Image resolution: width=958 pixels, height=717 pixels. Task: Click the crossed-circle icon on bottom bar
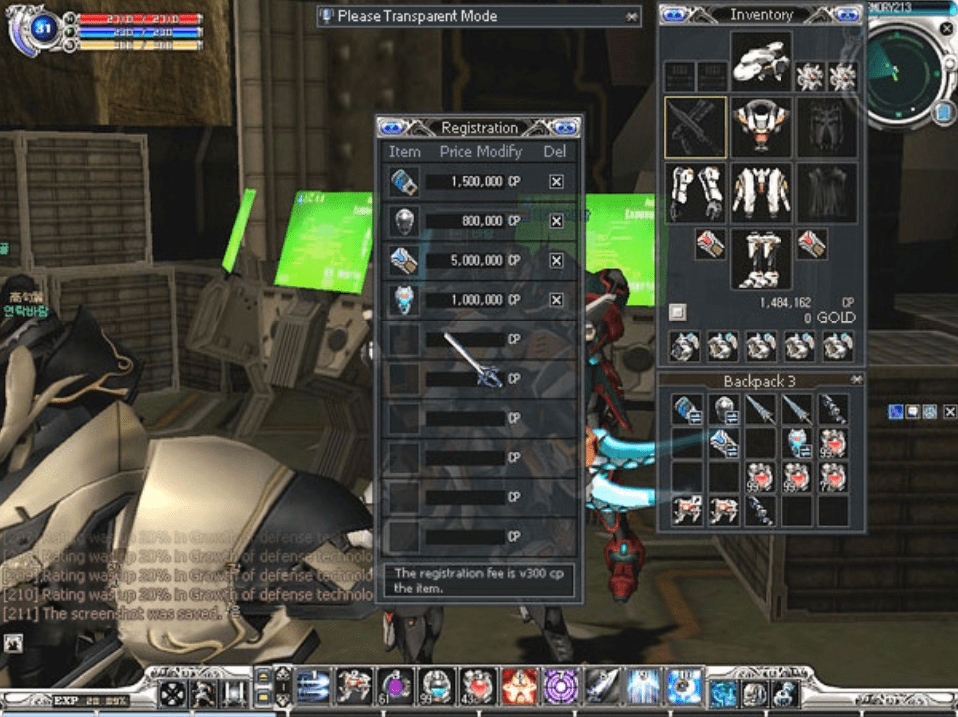(x=172, y=692)
